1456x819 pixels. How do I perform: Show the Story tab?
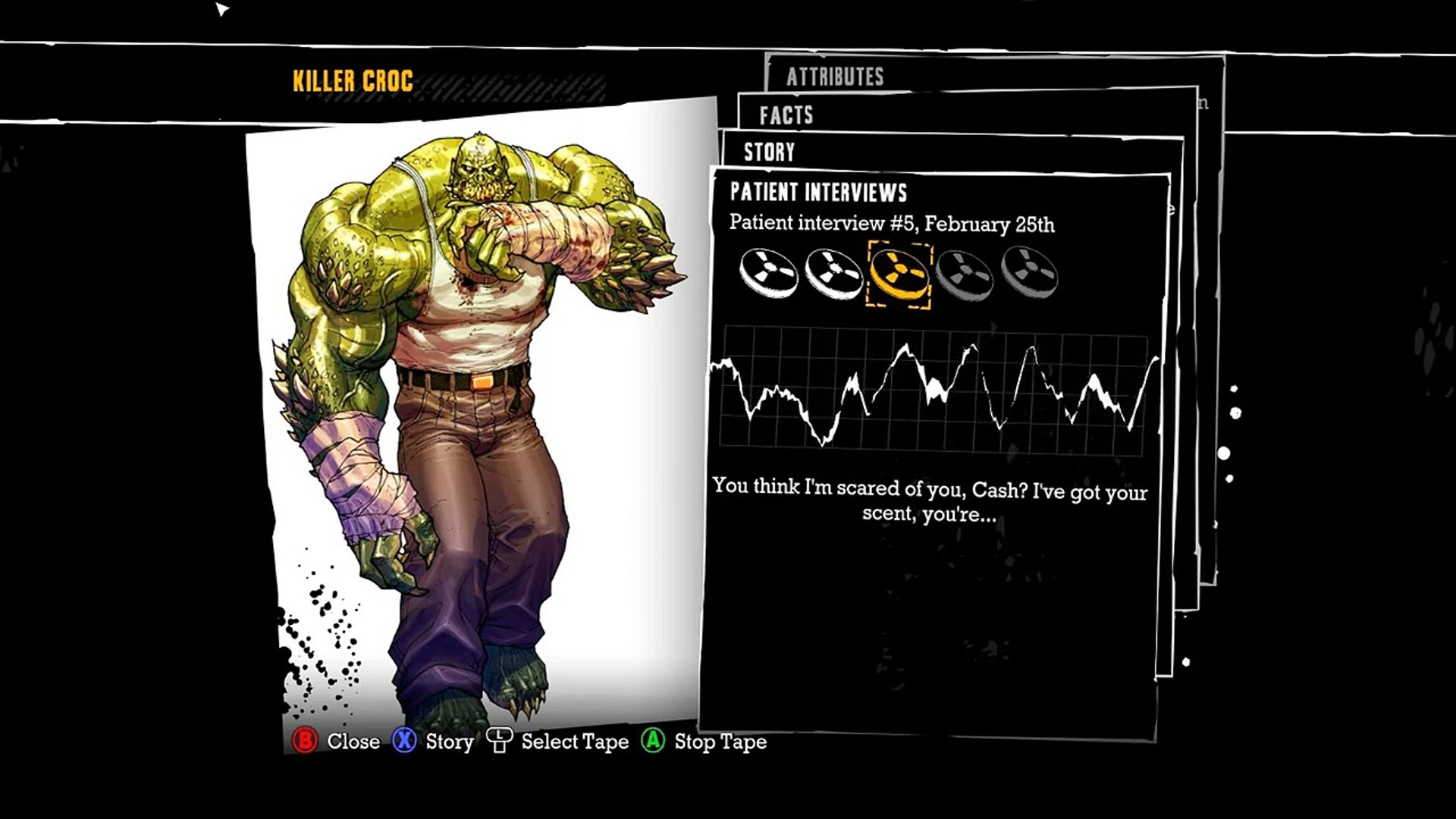coord(769,152)
